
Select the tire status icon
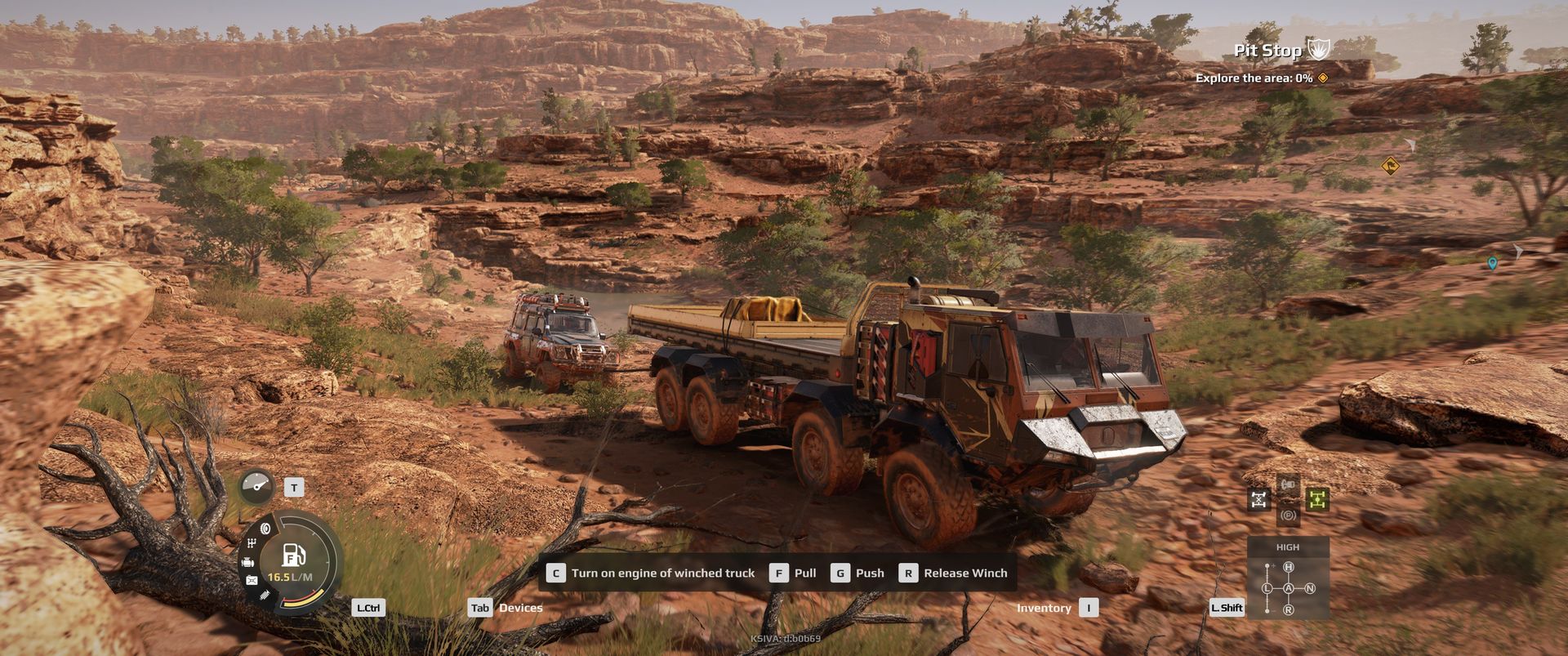265,529
